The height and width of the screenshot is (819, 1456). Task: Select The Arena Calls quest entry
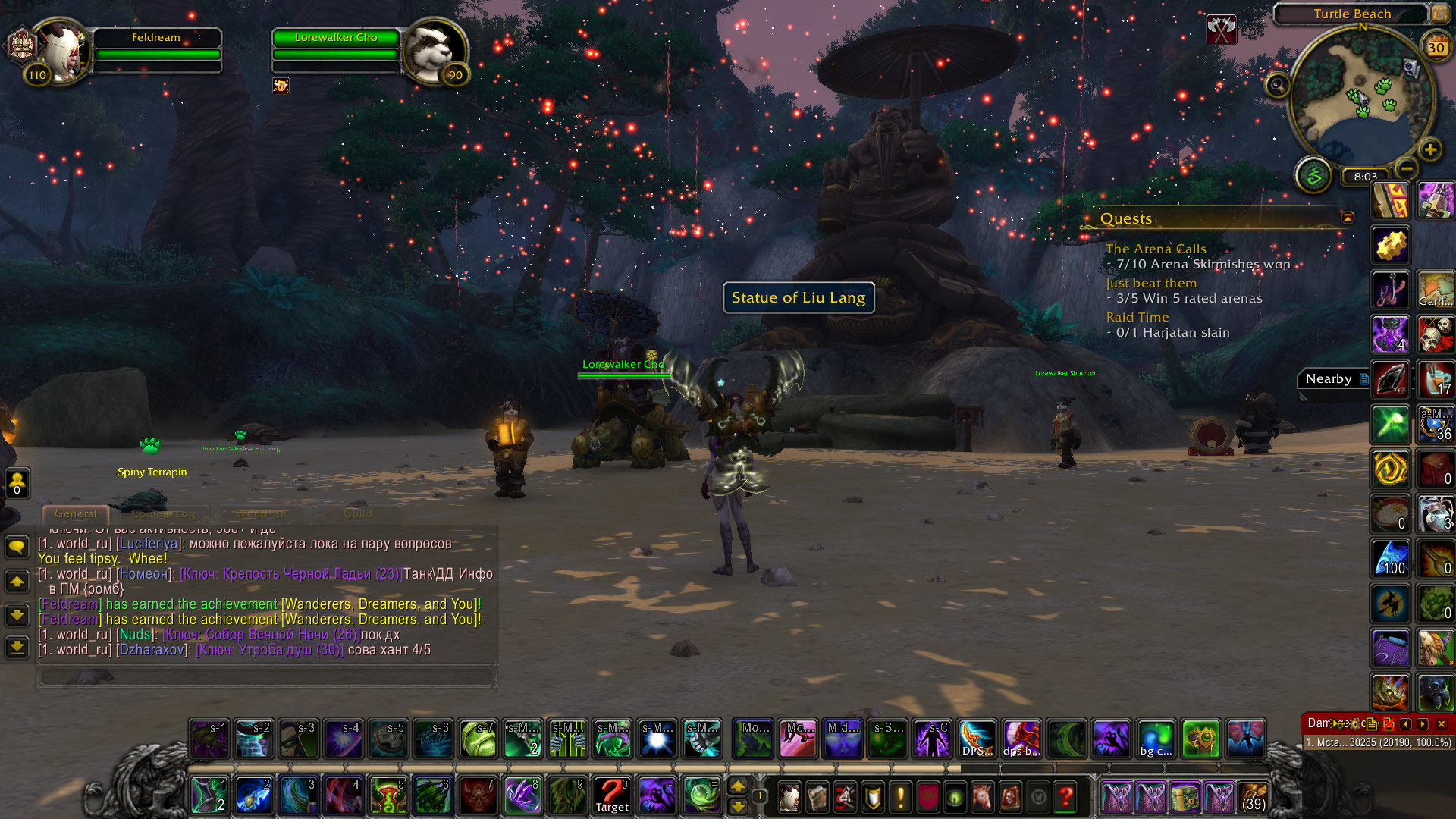[x=1156, y=249]
